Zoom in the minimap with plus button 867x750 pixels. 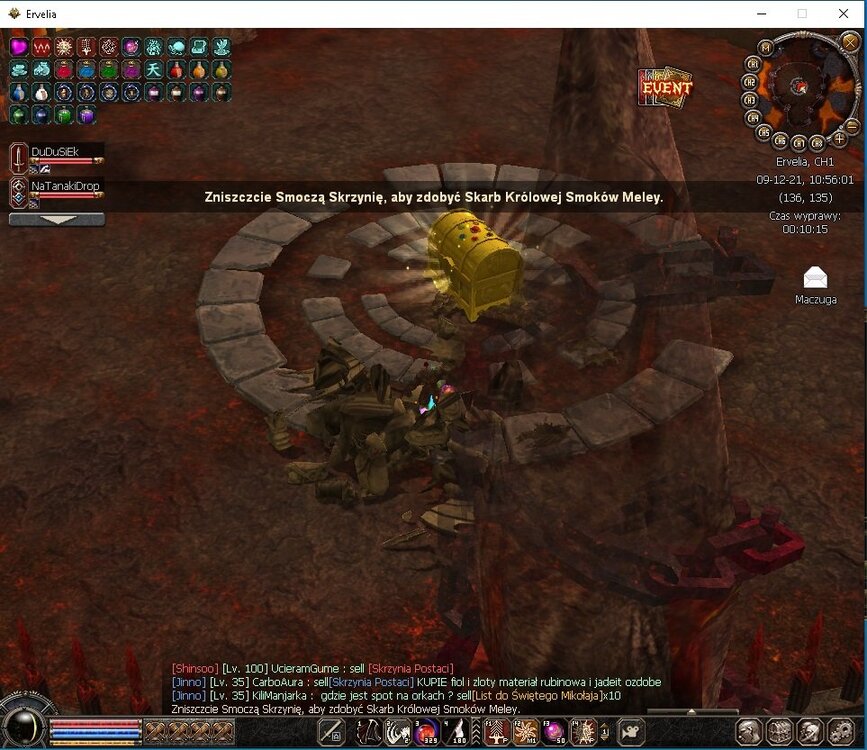(839, 139)
